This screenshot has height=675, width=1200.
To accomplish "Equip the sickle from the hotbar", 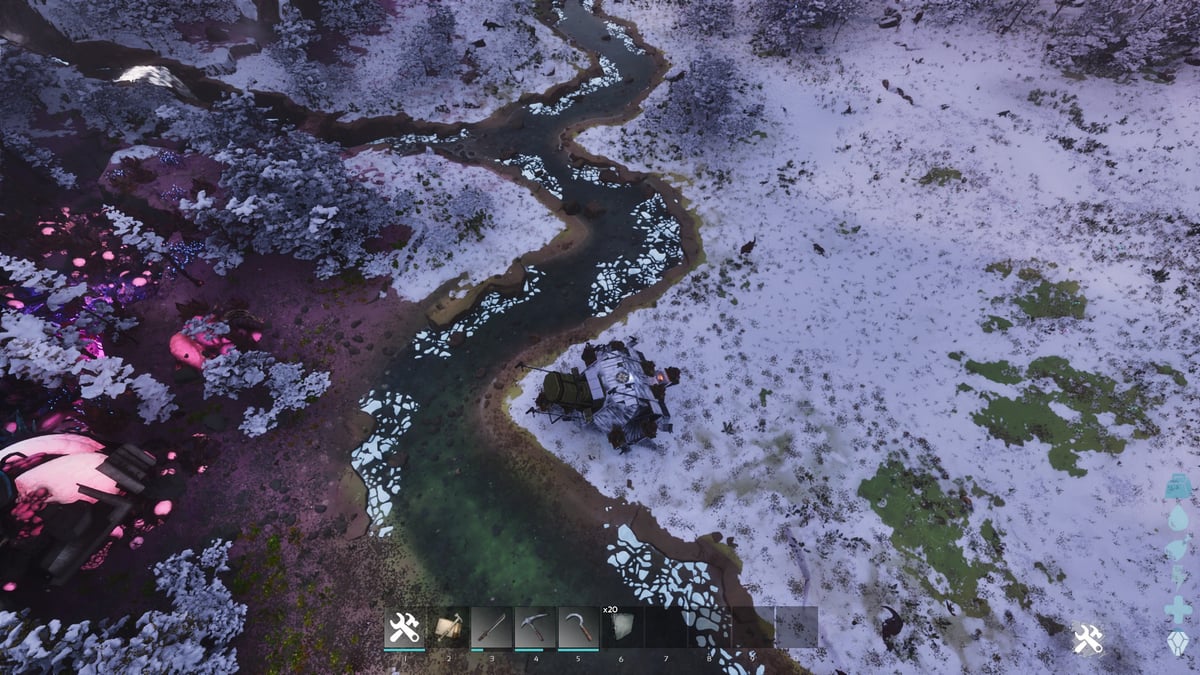I will coord(578,628).
